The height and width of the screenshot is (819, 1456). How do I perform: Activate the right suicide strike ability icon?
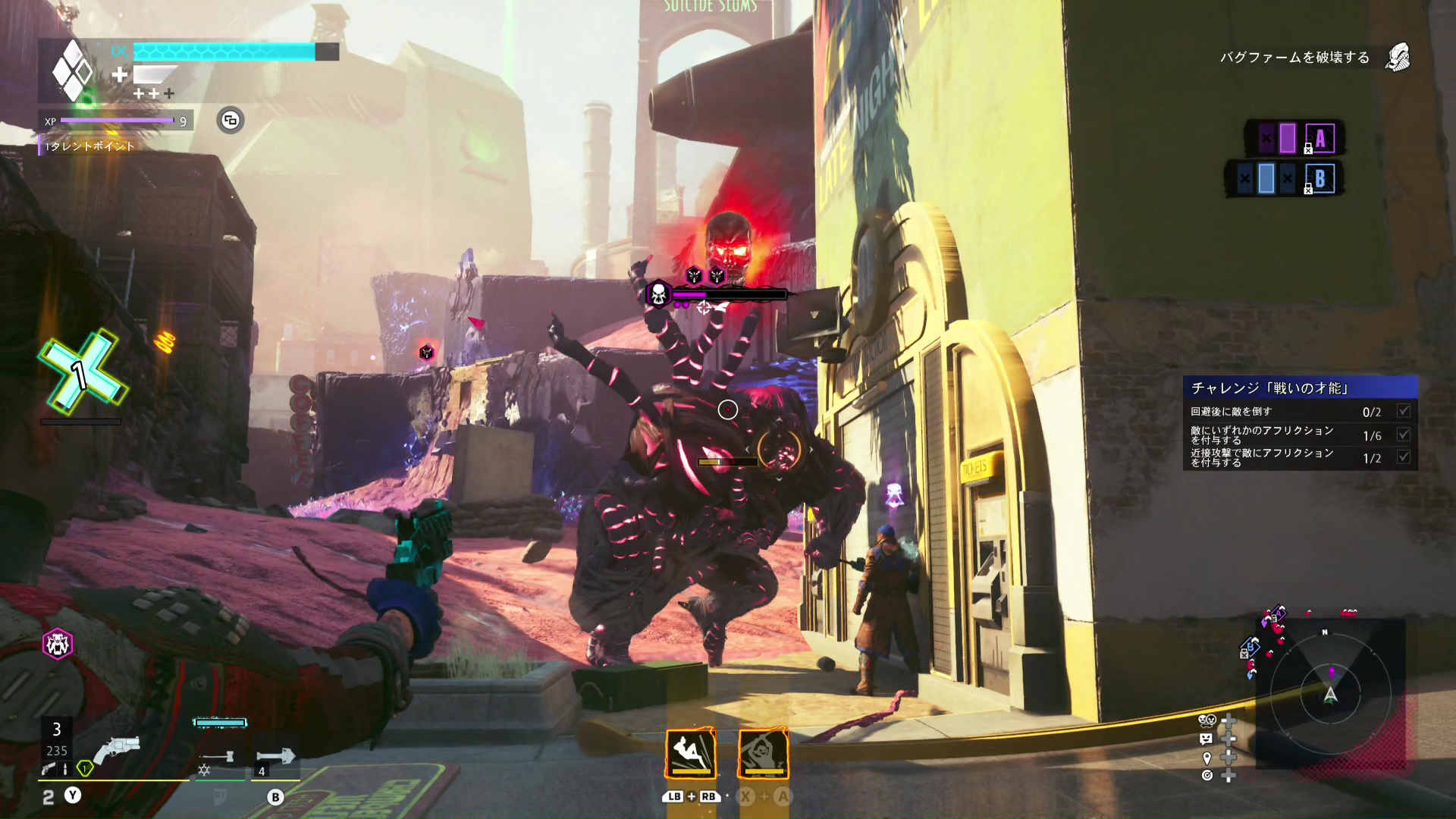point(764,753)
